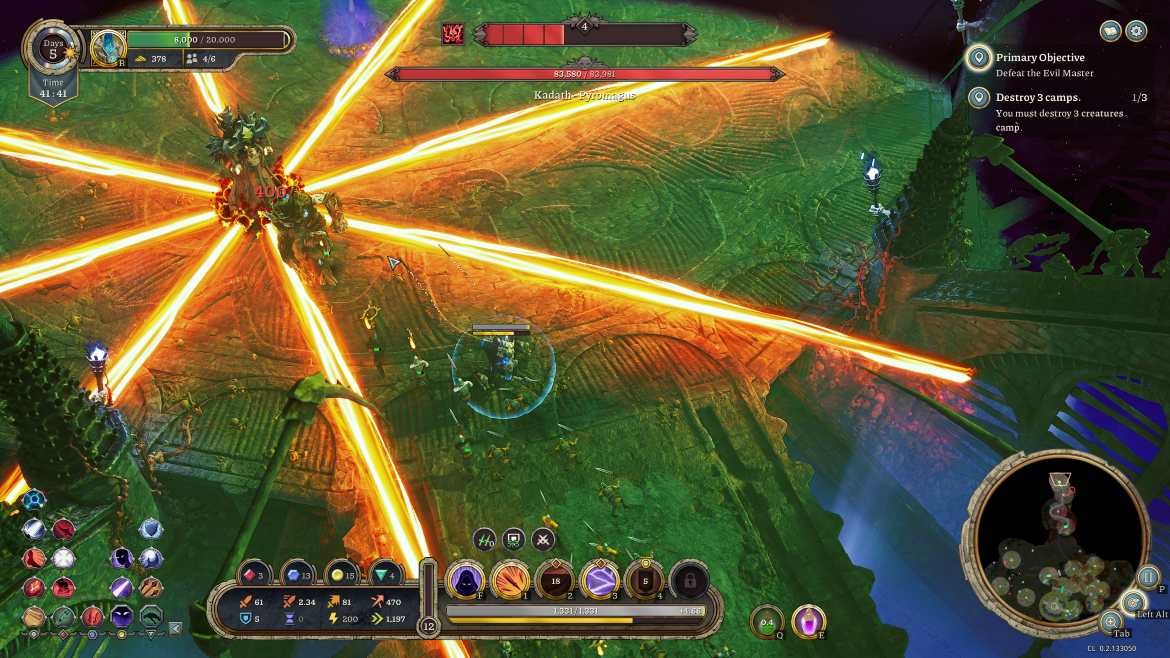Image resolution: width=1170 pixels, height=658 pixels.
Task: Click the magnifier zoom button below the minimap
Action: pyautogui.click(x=1111, y=621)
